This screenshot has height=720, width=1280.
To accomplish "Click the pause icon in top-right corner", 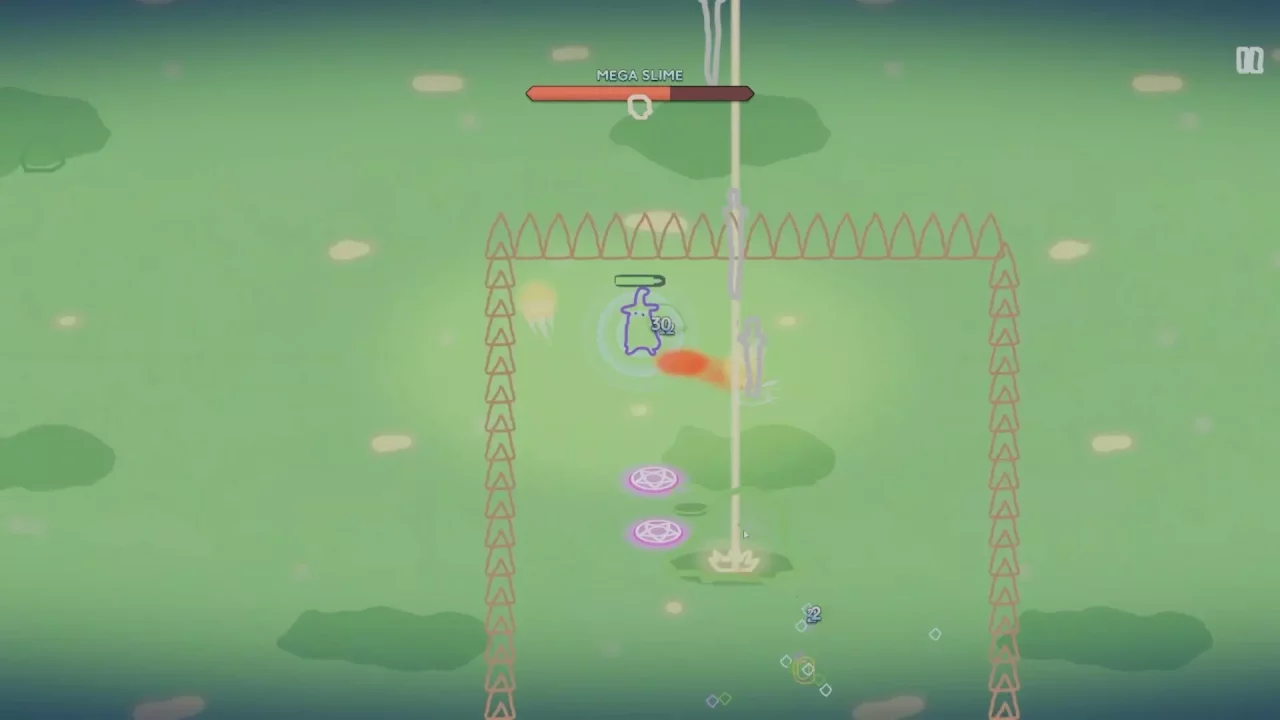I will (1249, 61).
